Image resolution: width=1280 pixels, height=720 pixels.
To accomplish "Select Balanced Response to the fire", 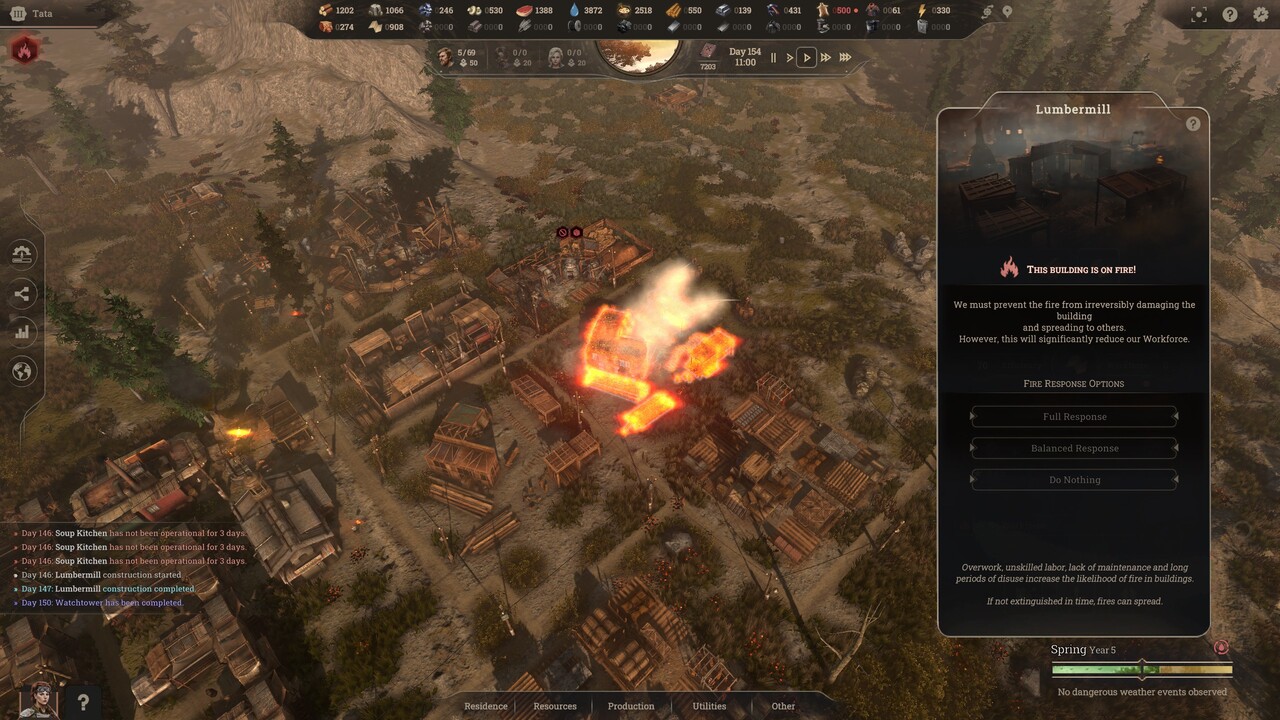I will (x=1074, y=448).
